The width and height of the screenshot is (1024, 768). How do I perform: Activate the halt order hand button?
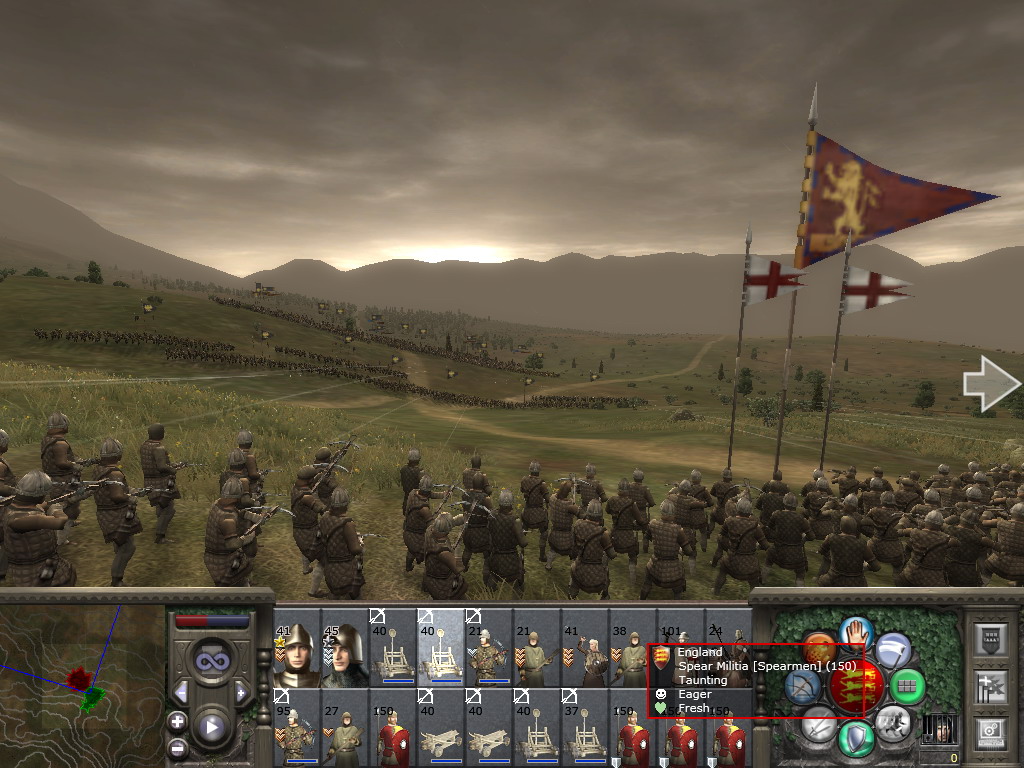coord(857,632)
